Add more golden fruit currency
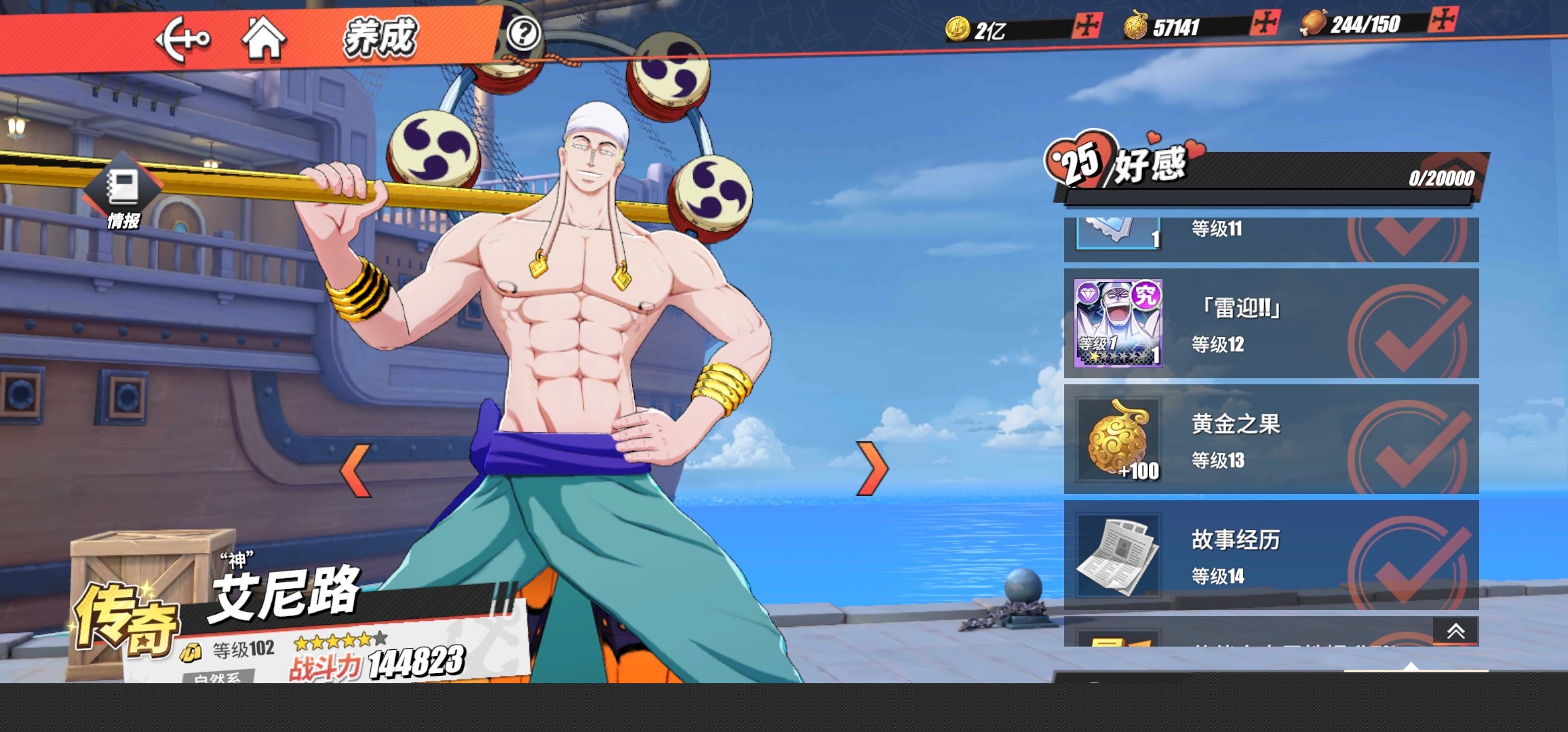The image size is (1568, 732). coord(1265,22)
